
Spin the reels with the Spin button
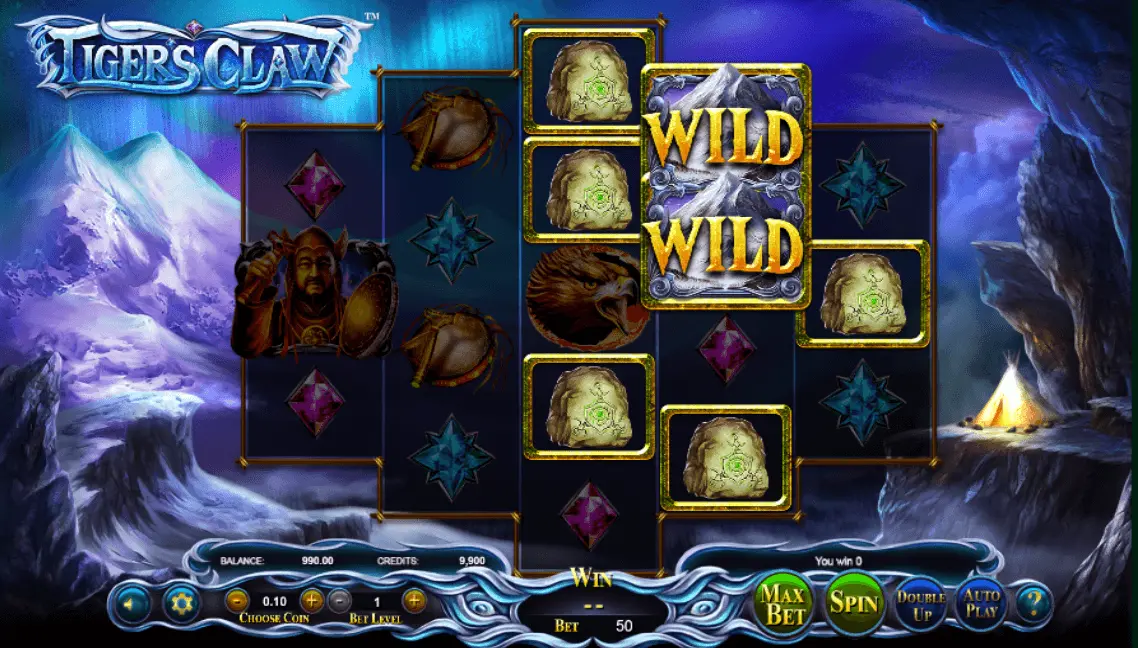[855, 603]
